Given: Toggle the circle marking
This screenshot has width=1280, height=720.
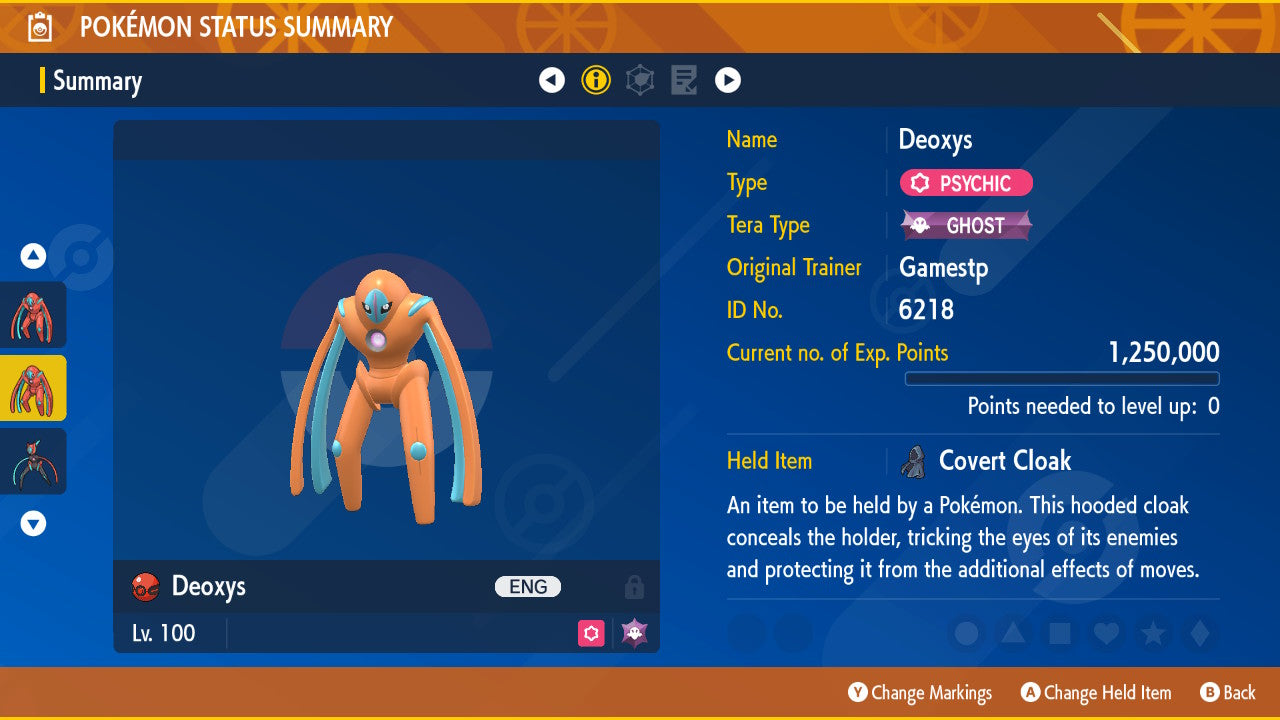Looking at the screenshot, I should tap(966, 633).
